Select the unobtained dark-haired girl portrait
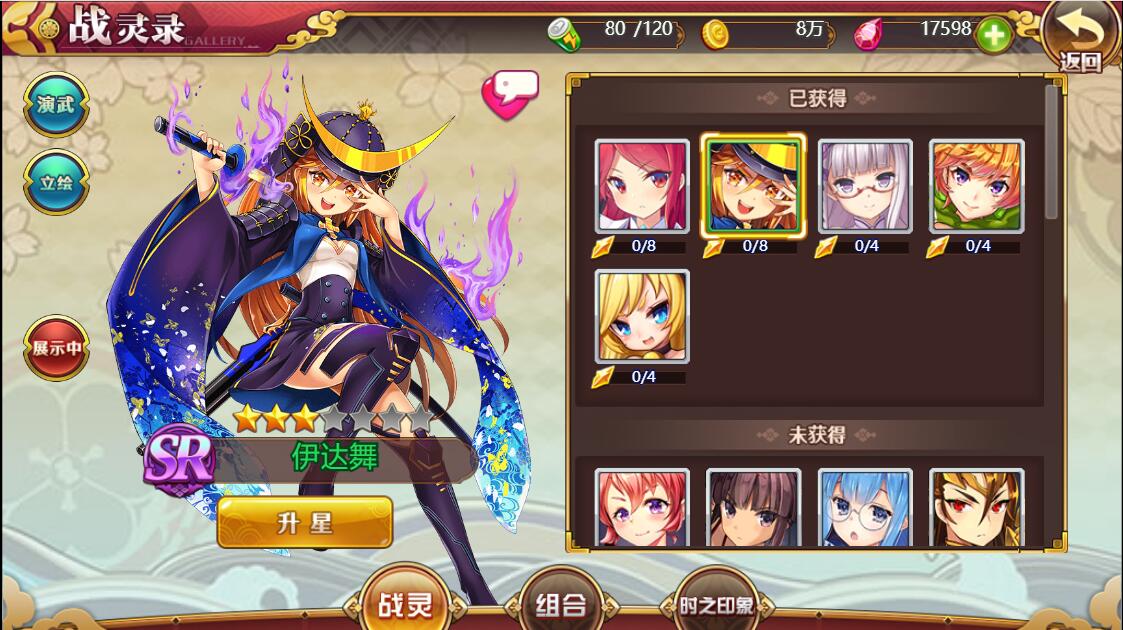This screenshot has height=630, width=1123. tap(753, 508)
